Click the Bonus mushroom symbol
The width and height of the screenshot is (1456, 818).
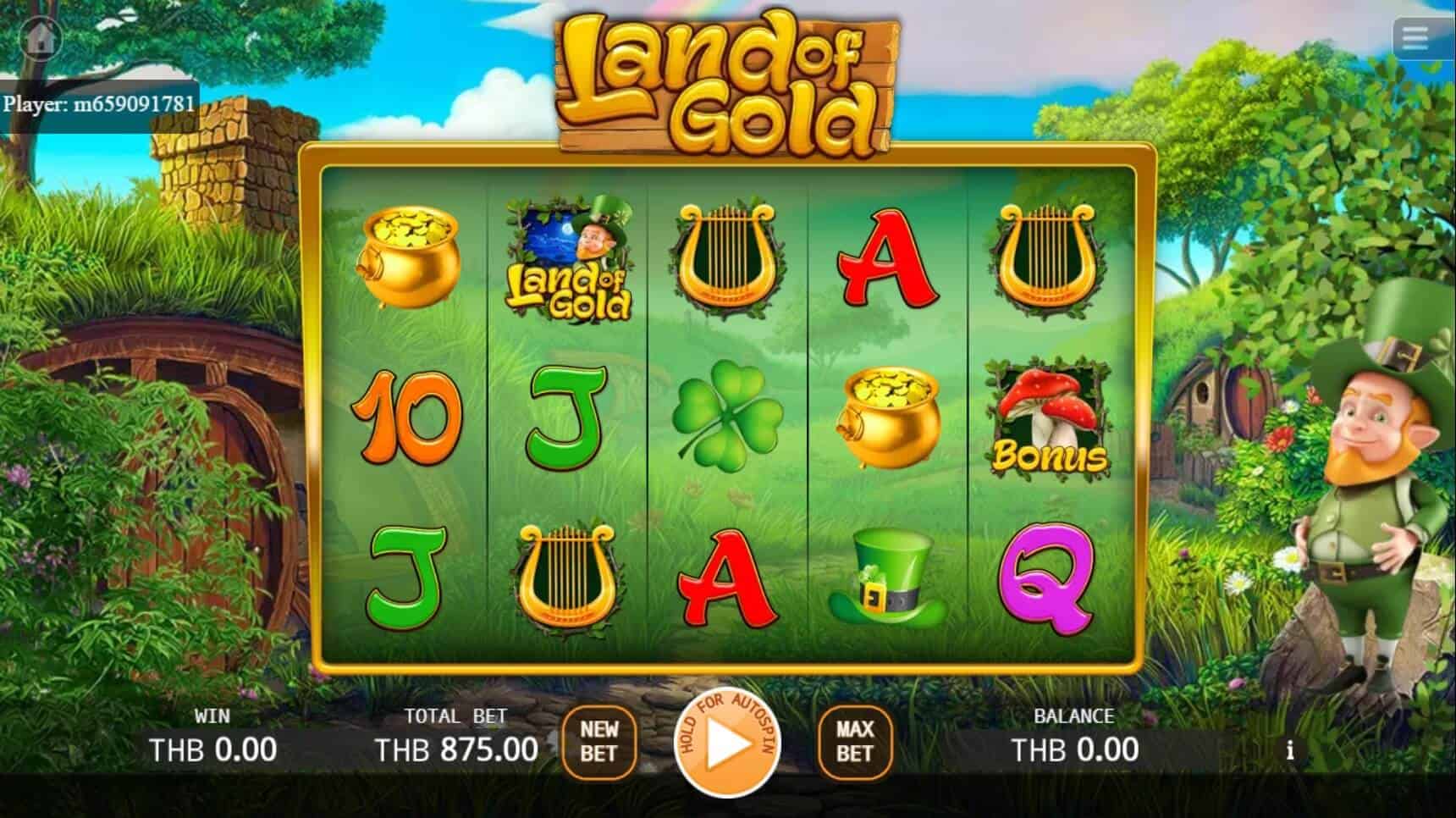pyautogui.click(x=1045, y=419)
